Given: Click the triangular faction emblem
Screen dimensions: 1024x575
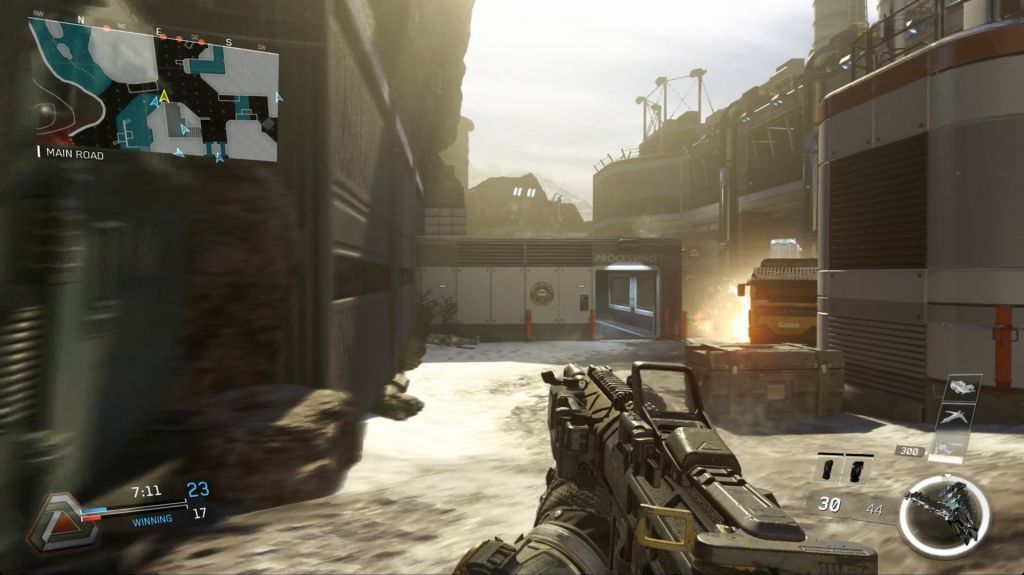Looking at the screenshot, I should [x=62, y=521].
